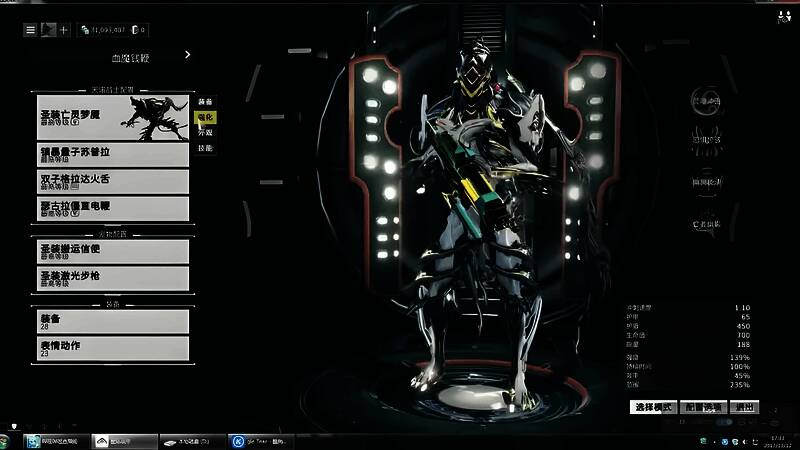Open the 圣装激光步枪 sentinel weapon slot
This screenshot has height=450, width=800.
[x=112, y=277]
